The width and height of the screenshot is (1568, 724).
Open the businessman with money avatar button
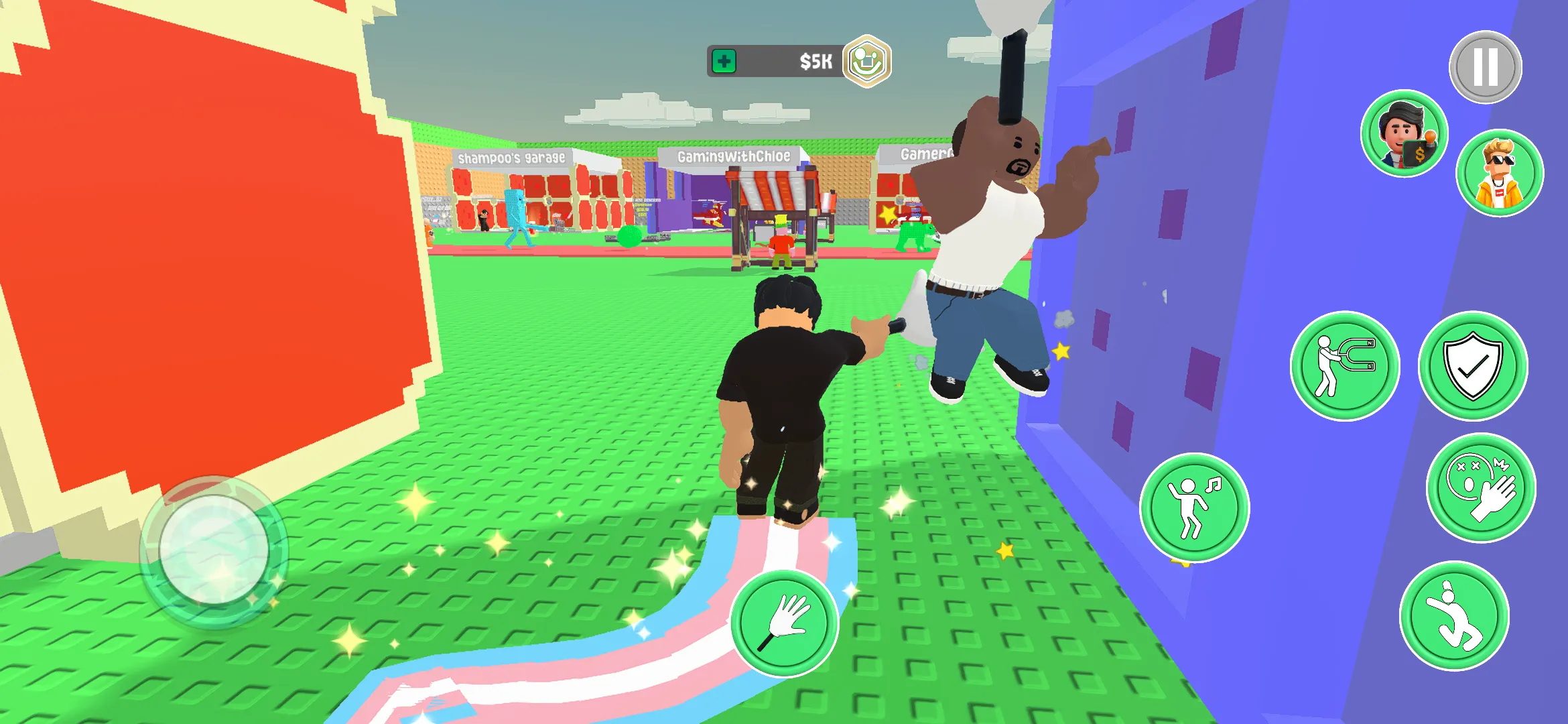(x=1405, y=134)
